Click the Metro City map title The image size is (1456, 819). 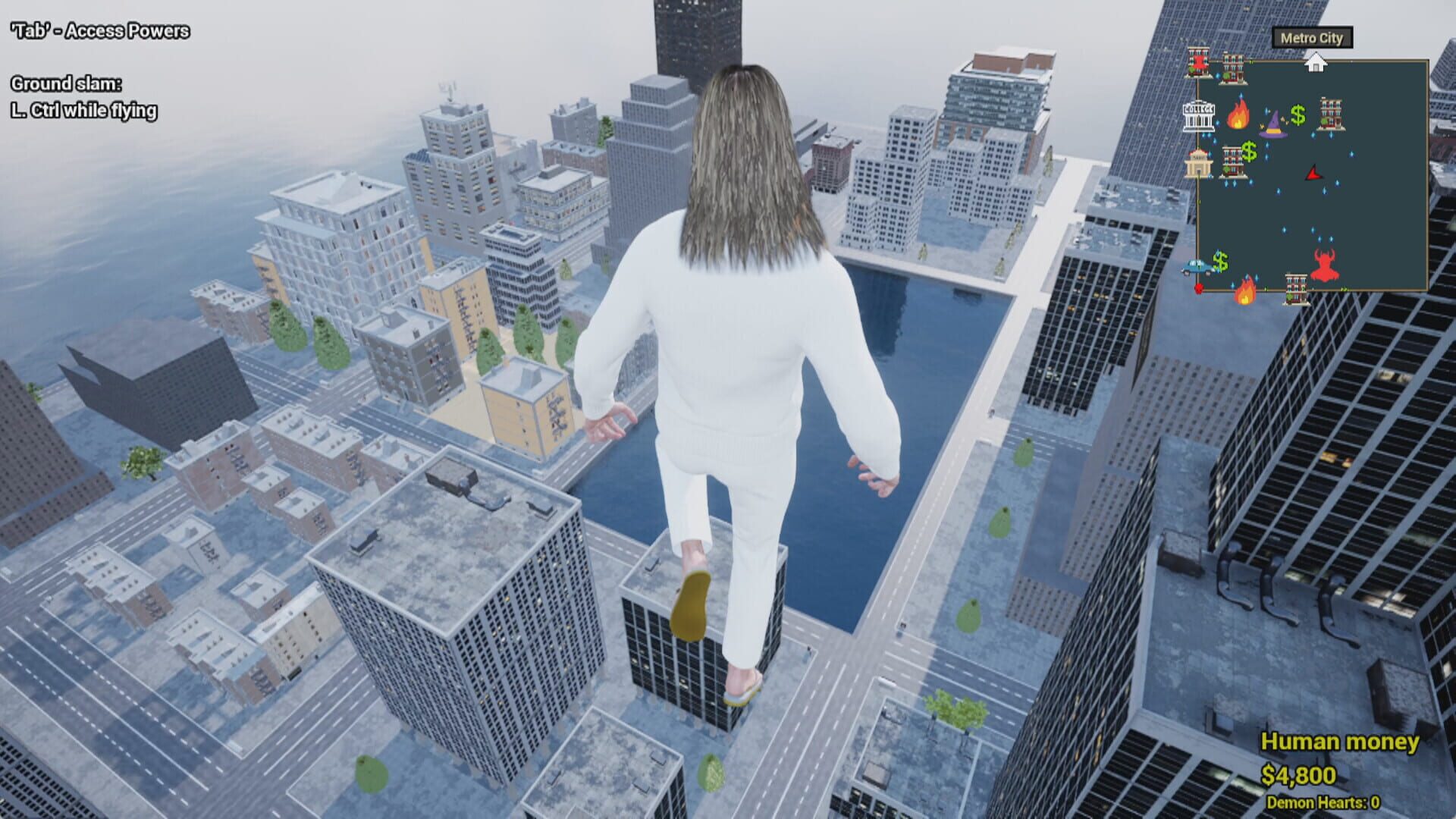1312,37
